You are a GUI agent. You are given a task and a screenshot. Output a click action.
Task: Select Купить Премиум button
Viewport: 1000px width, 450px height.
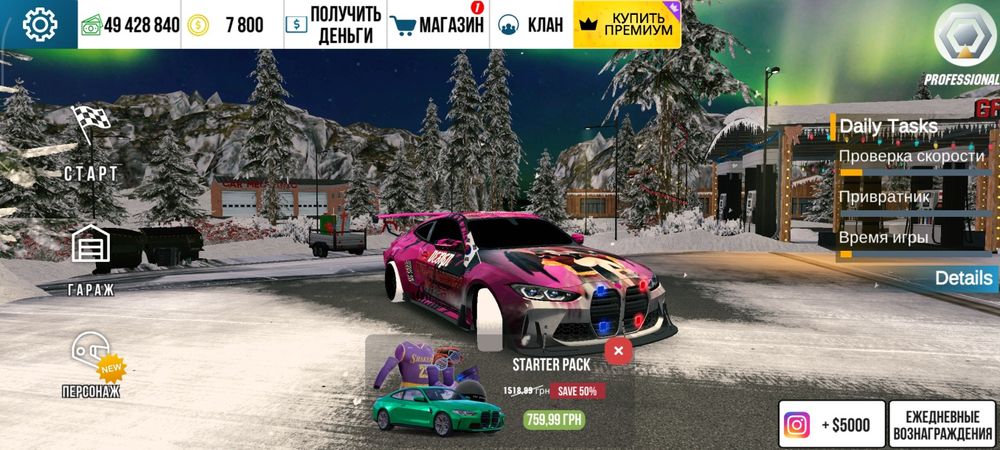[627, 25]
